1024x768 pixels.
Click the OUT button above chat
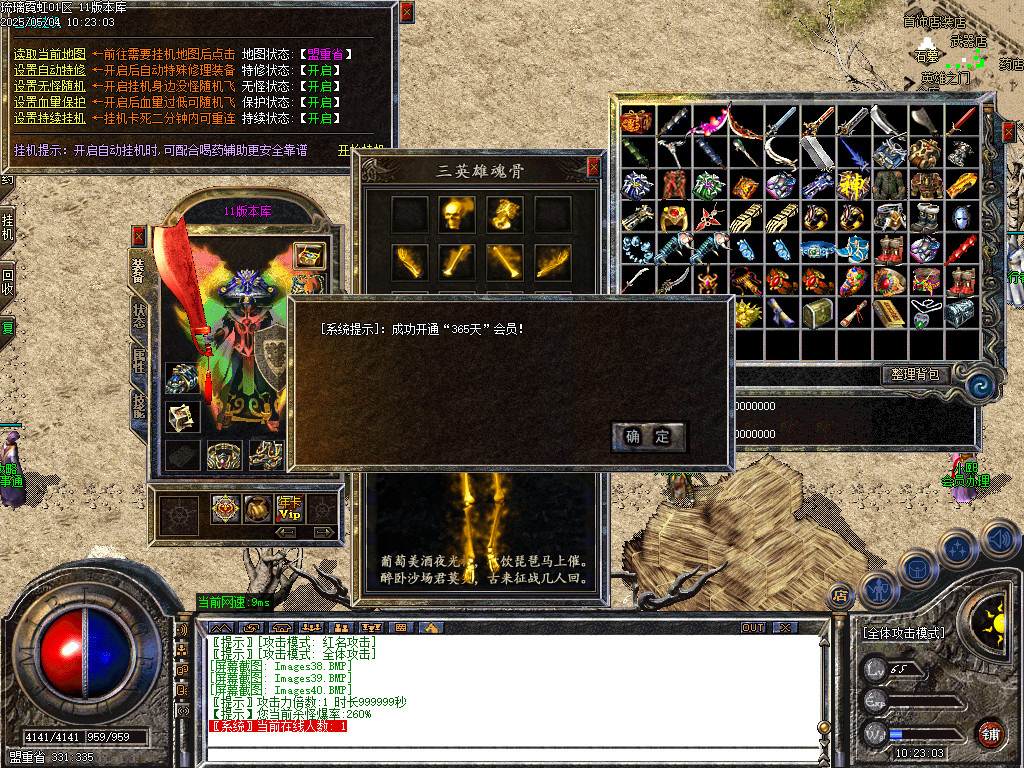(x=753, y=627)
